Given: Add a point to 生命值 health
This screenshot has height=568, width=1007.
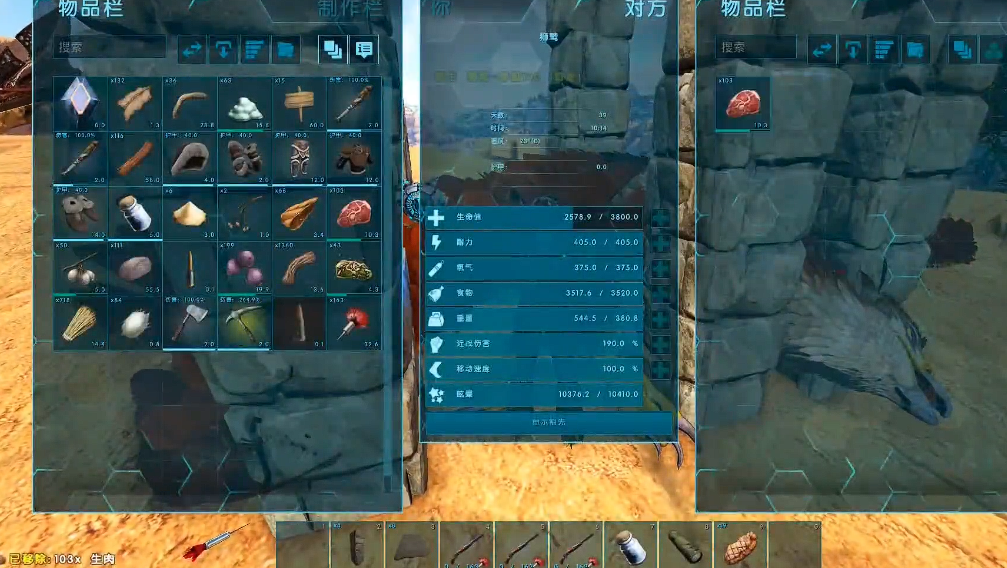Looking at the screenshot, I should [x=661, y=218].
